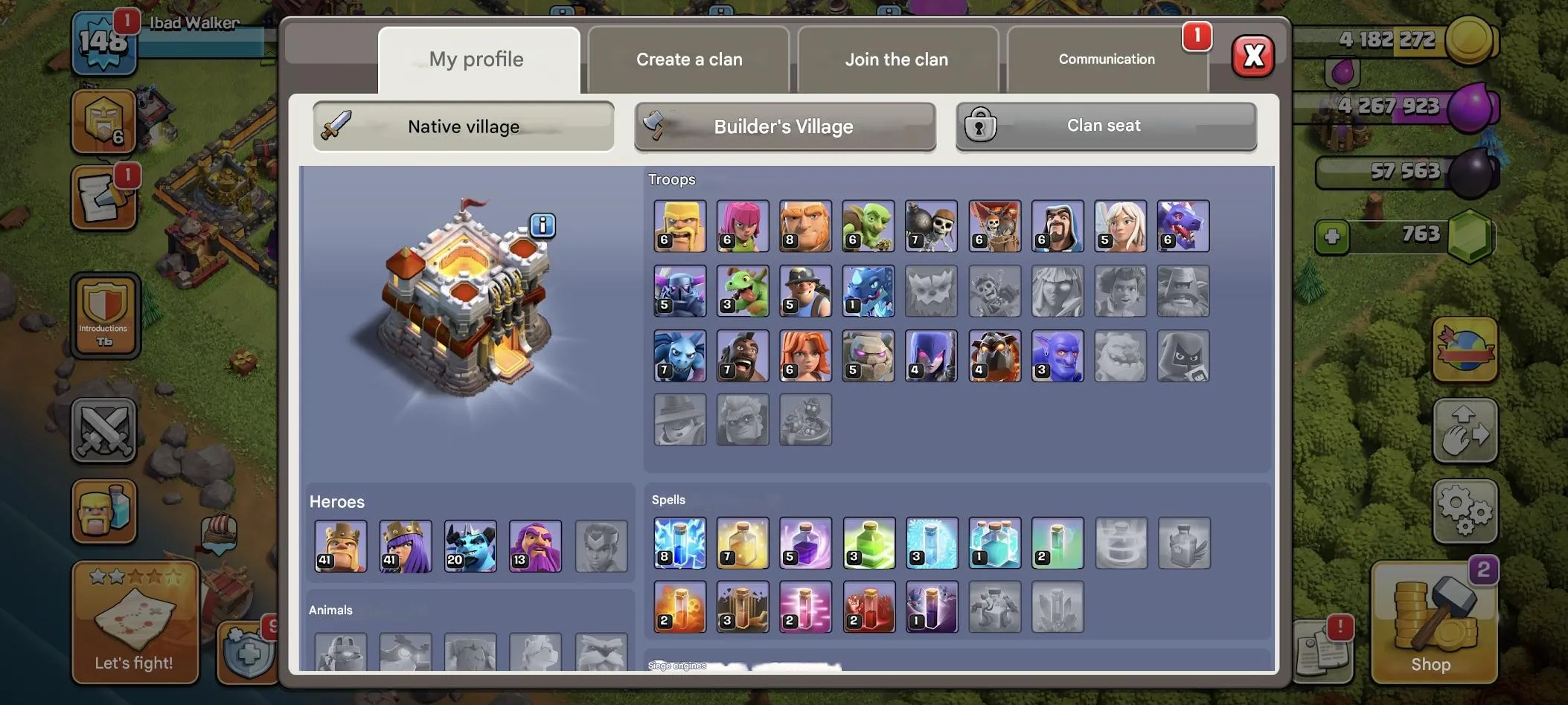The image size is (1568, 705).
Task: Select the Freeze Spell icon
Action: (931, 543)
